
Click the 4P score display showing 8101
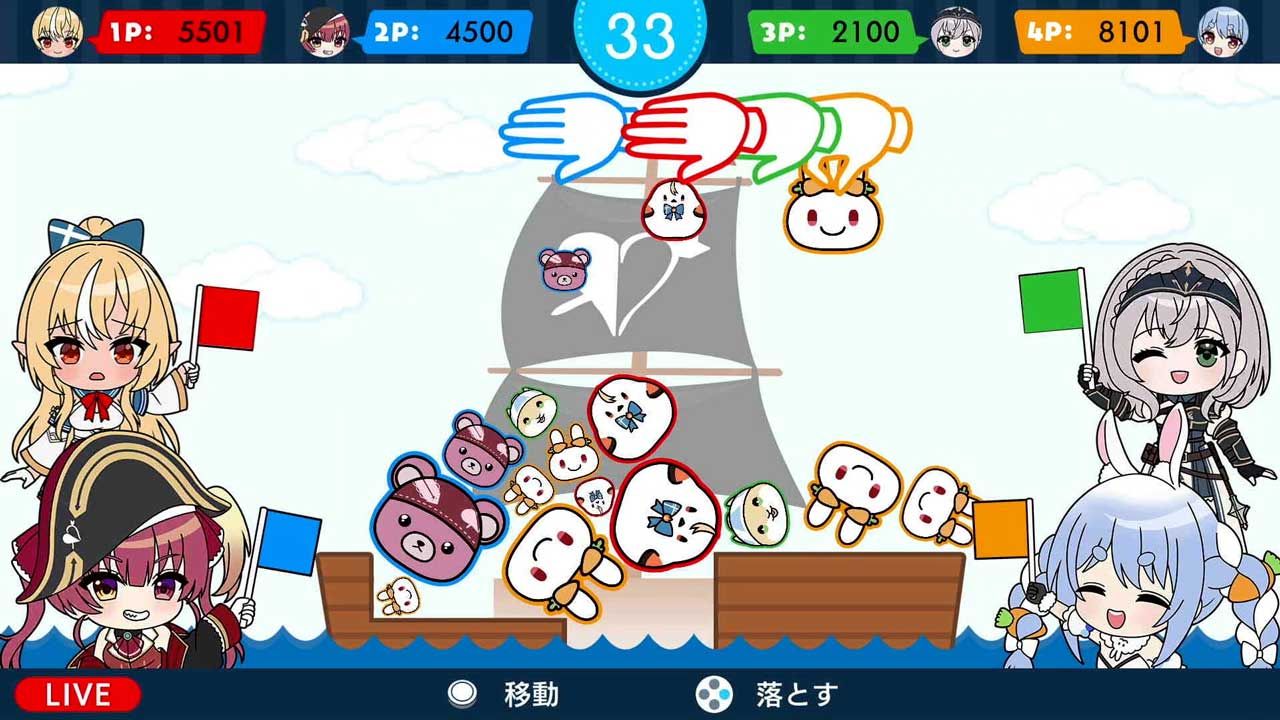coord(1100,28)
